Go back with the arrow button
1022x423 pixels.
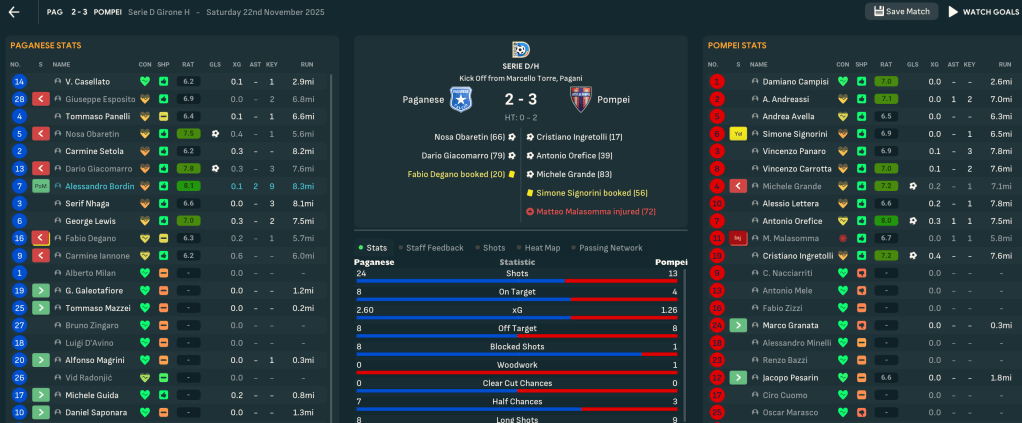[x=14, y=12]
